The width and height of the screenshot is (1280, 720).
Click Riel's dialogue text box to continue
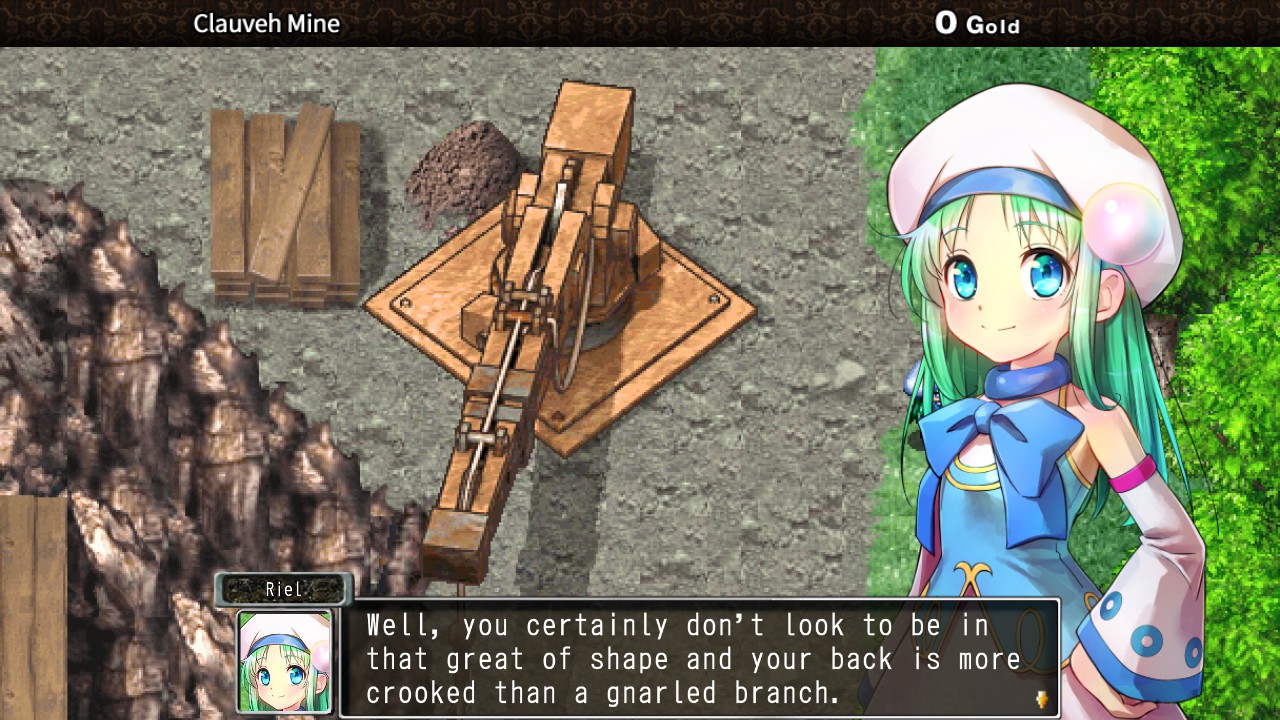pos(698,658)
